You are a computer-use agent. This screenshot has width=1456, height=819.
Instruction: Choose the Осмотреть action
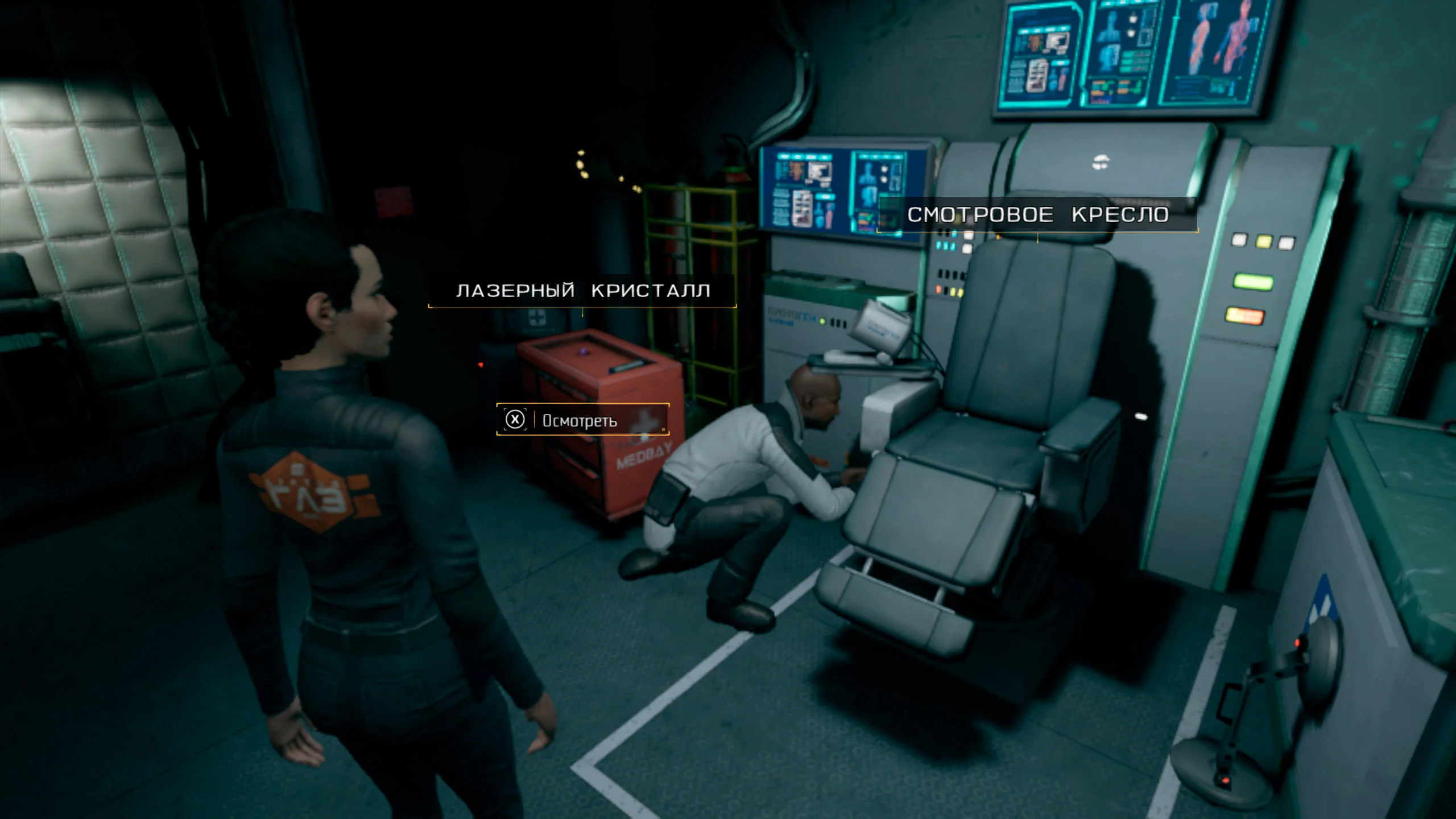582,420
